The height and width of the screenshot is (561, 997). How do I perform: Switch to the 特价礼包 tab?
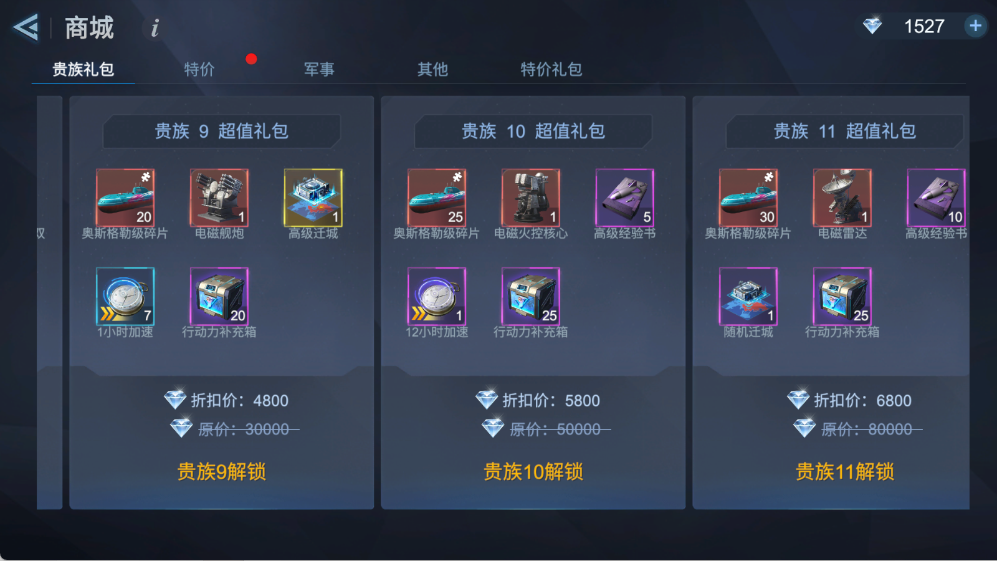click(551, 69)
